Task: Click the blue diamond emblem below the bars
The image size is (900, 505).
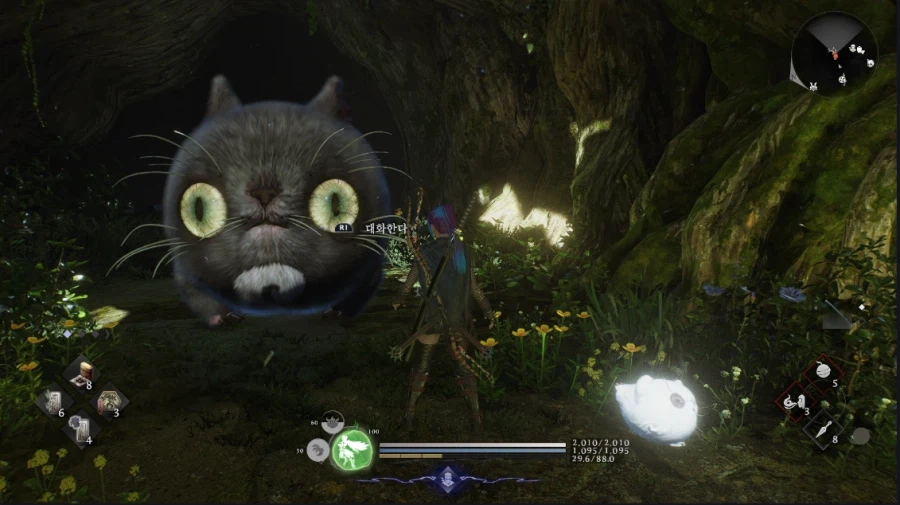Action: pos(449,477)
